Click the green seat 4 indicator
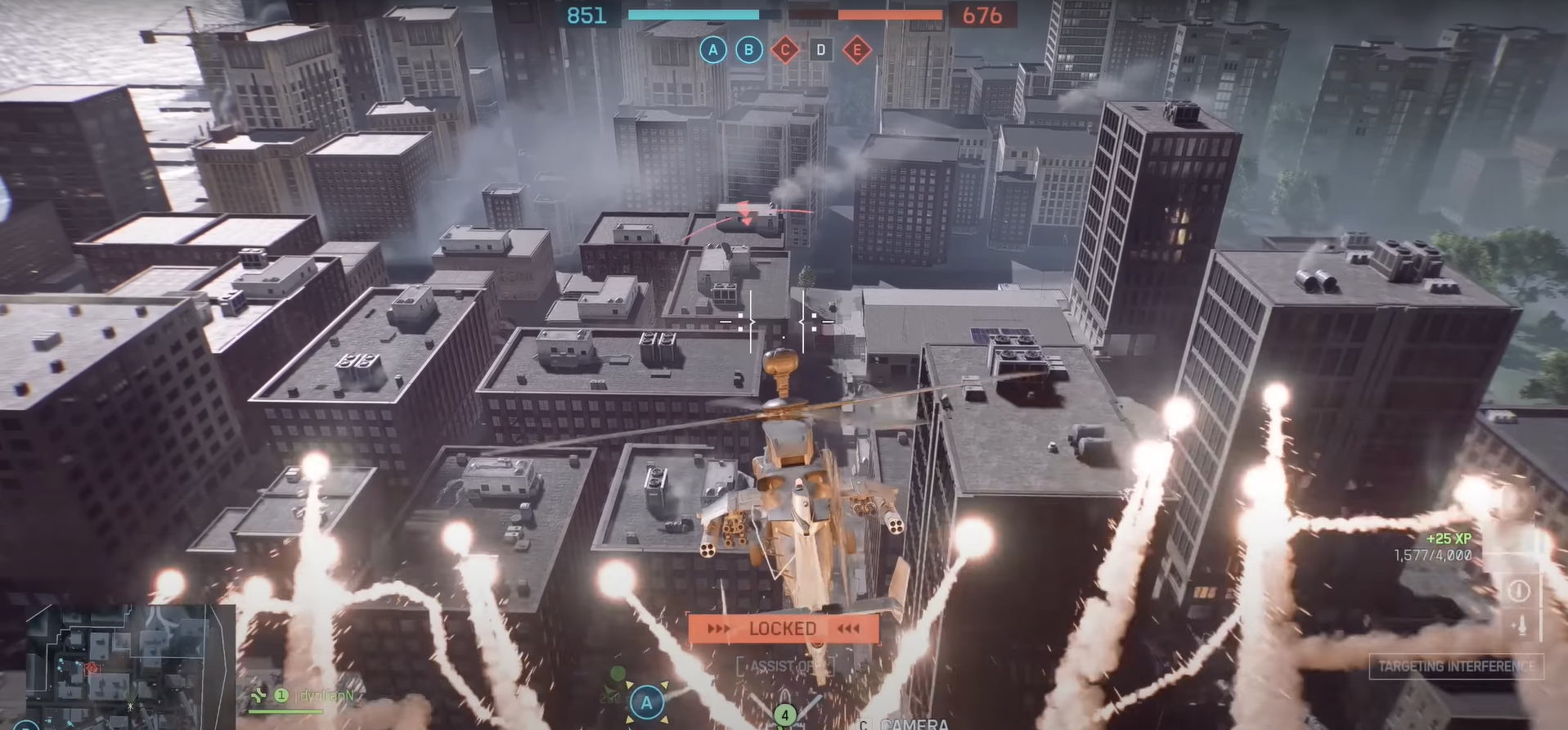The width and height of the screenshot is (1568, 730). 784,715
